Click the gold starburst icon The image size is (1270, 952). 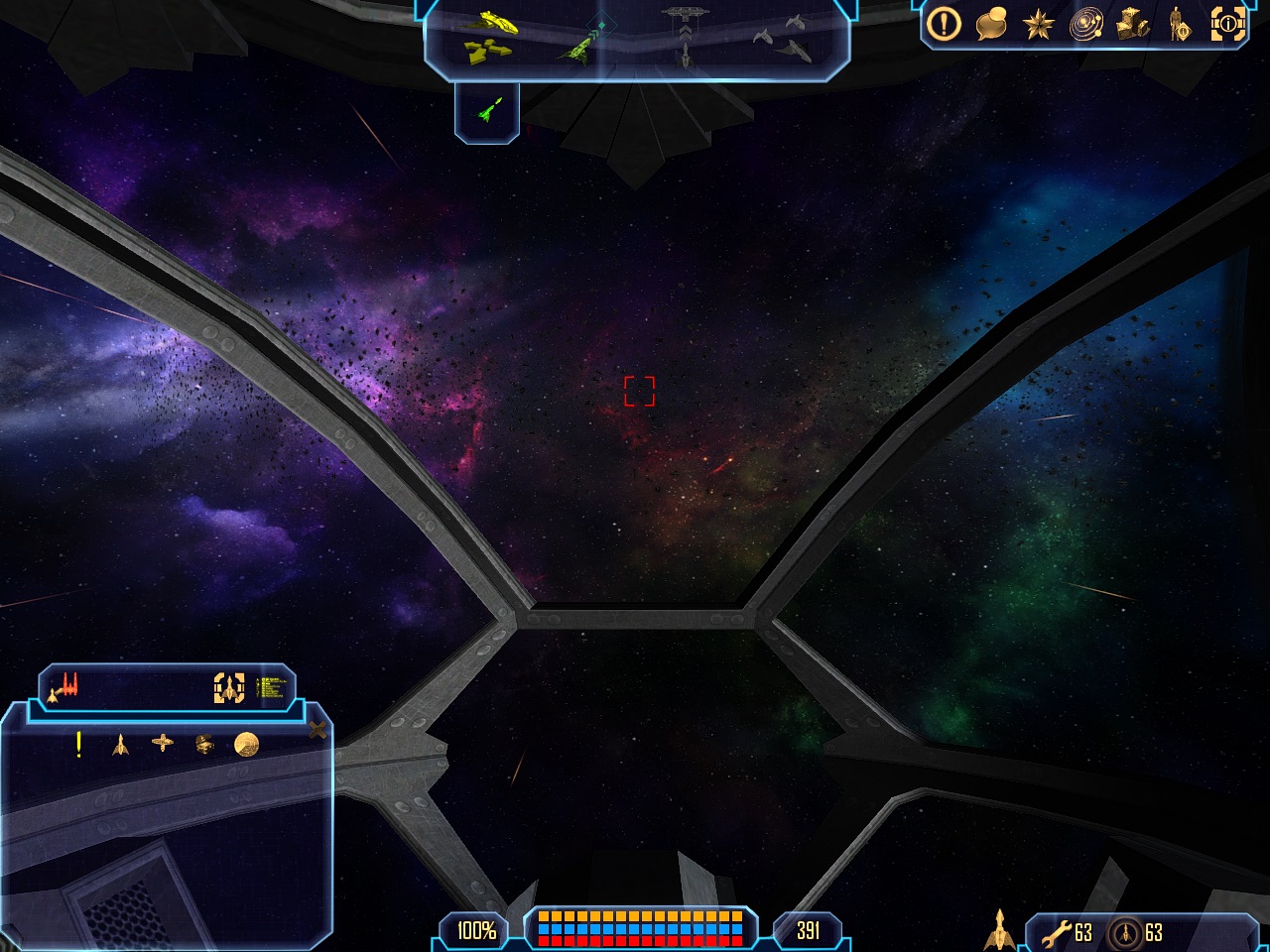coord(1039,25)
